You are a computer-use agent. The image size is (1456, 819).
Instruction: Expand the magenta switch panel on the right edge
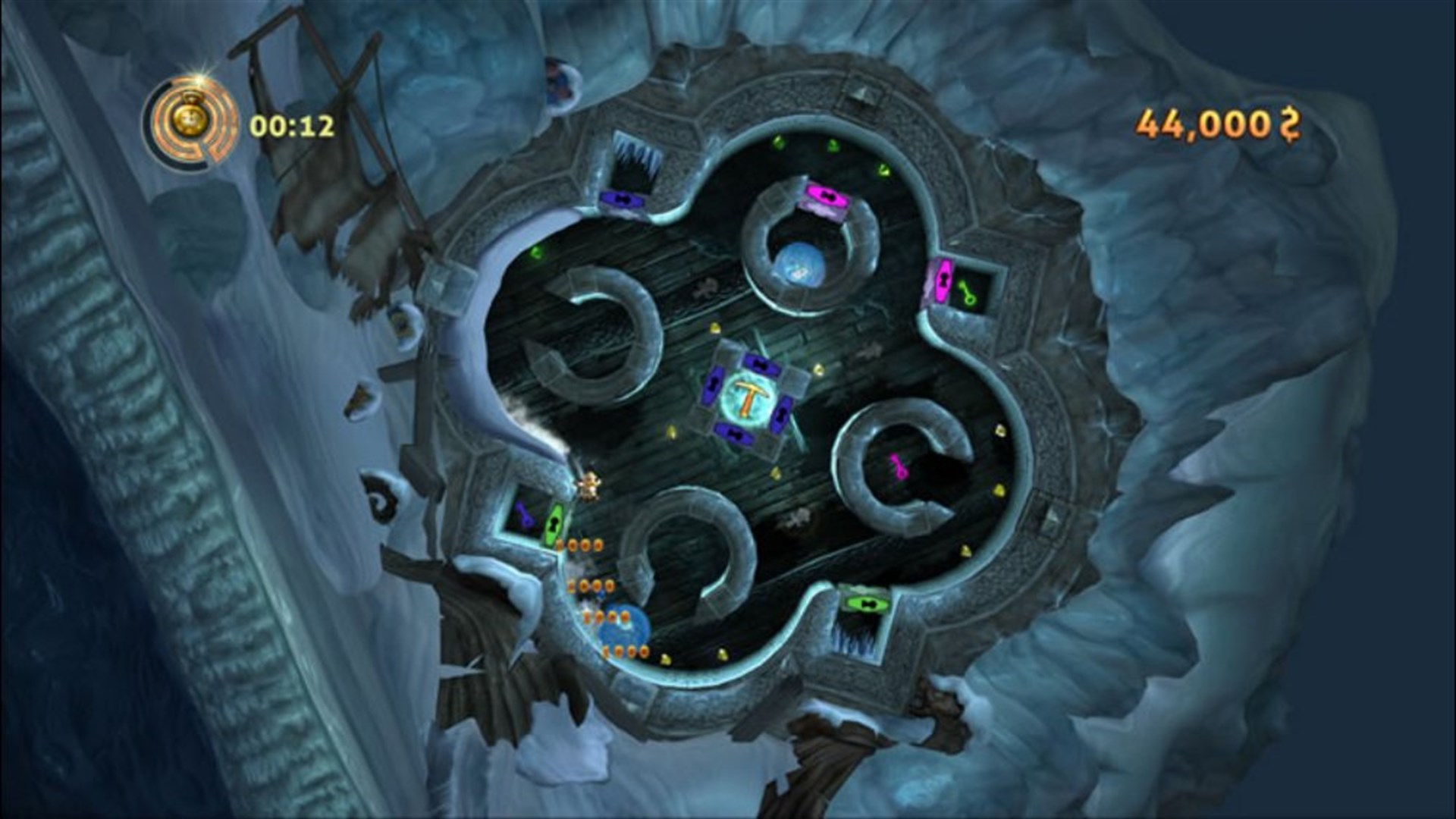944,284
